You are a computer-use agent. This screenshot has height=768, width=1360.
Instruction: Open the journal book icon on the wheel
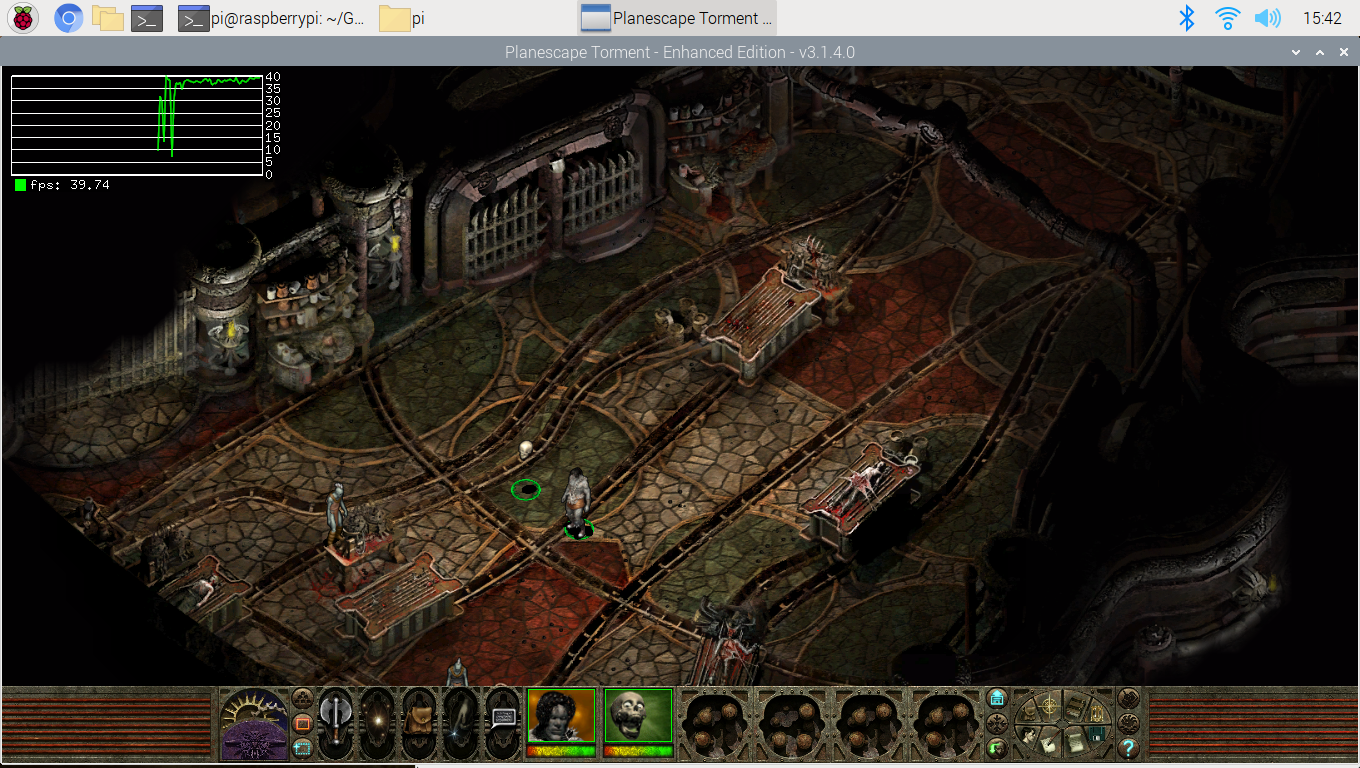[1075, 708]
